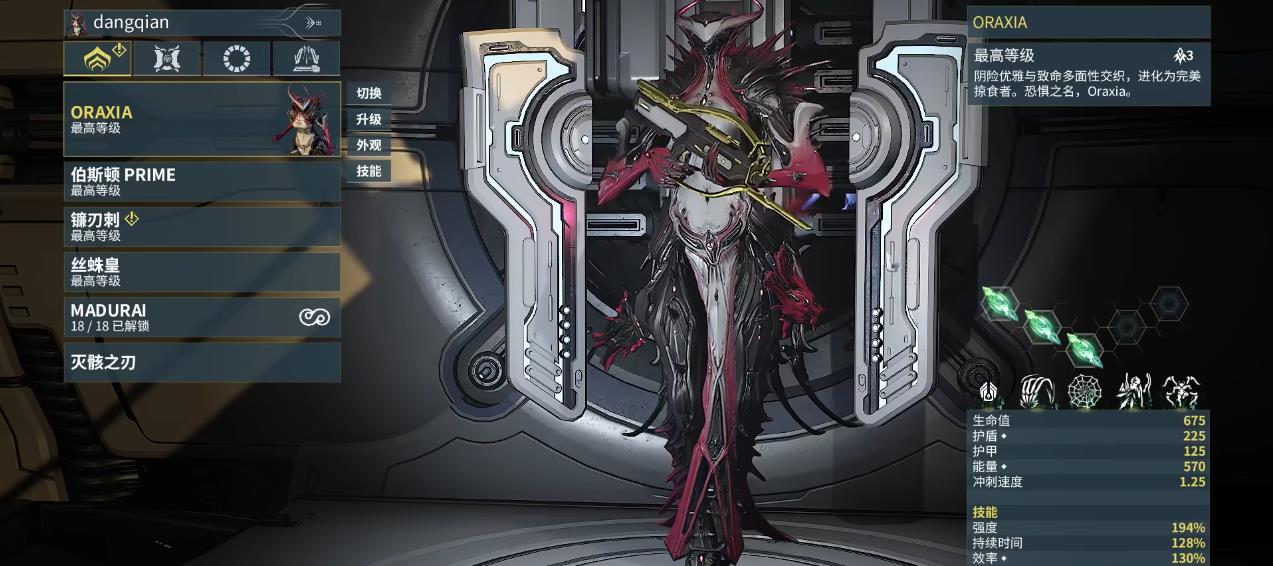This screenshot has width=1273, height=566.
Task: Select the spider creature ability icon
Action: 1181,391
